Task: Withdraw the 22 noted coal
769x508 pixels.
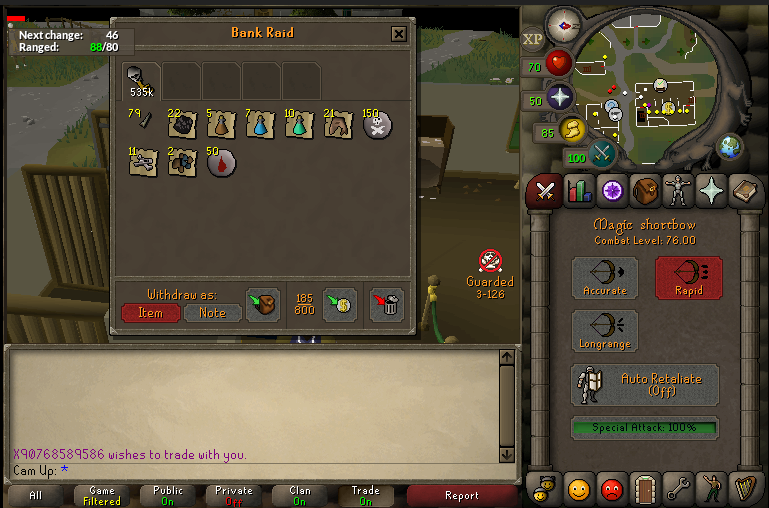Action: pyautogui.click(x=181, y=125)
